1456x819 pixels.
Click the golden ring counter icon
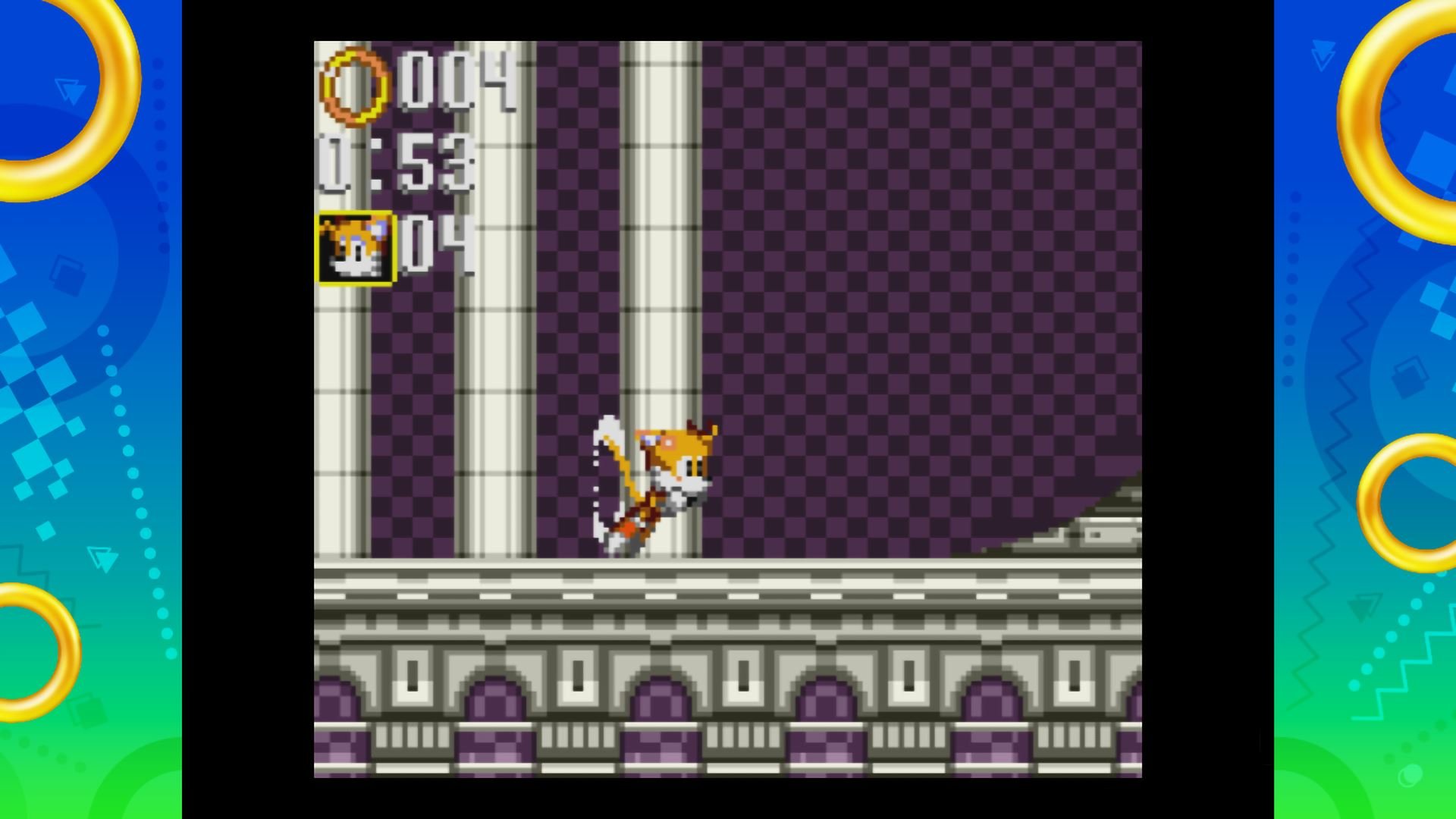353,86
